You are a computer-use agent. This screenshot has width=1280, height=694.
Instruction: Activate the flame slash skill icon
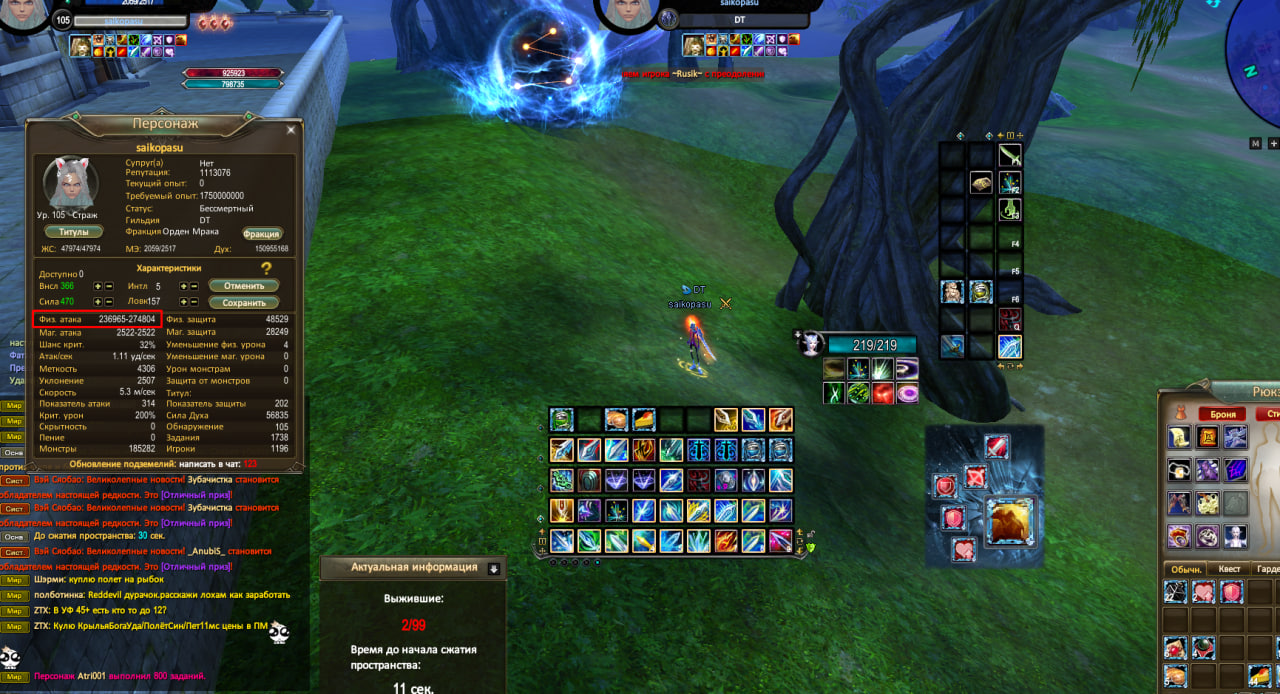tap(781, 419)
